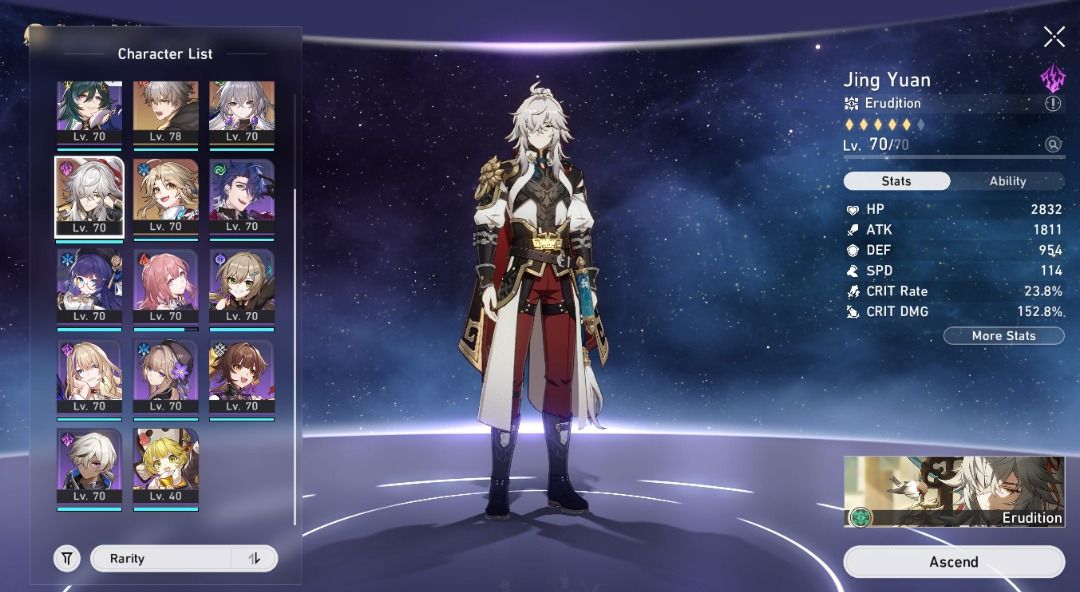Screen dimensions: 1080x592
Task: Choose the Lv. 40 yellow-haired character
Action: (166, 466)
